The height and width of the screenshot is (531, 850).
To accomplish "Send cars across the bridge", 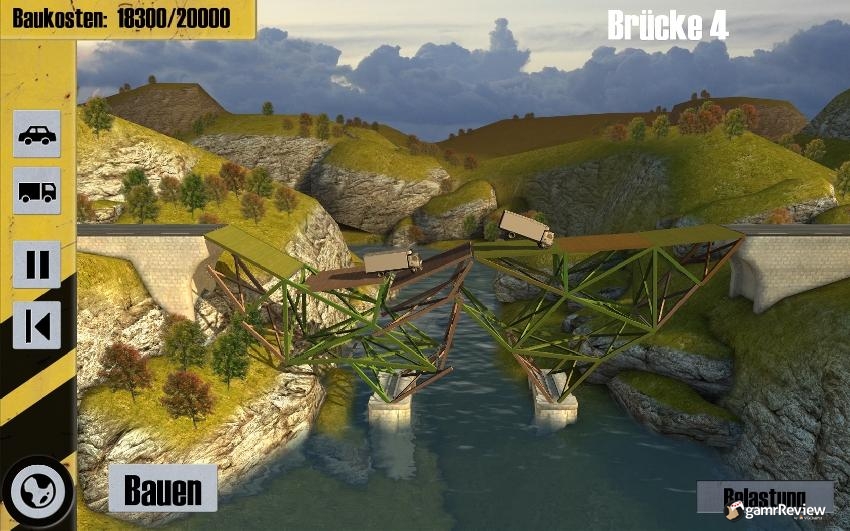I will [x=37, y=133].
